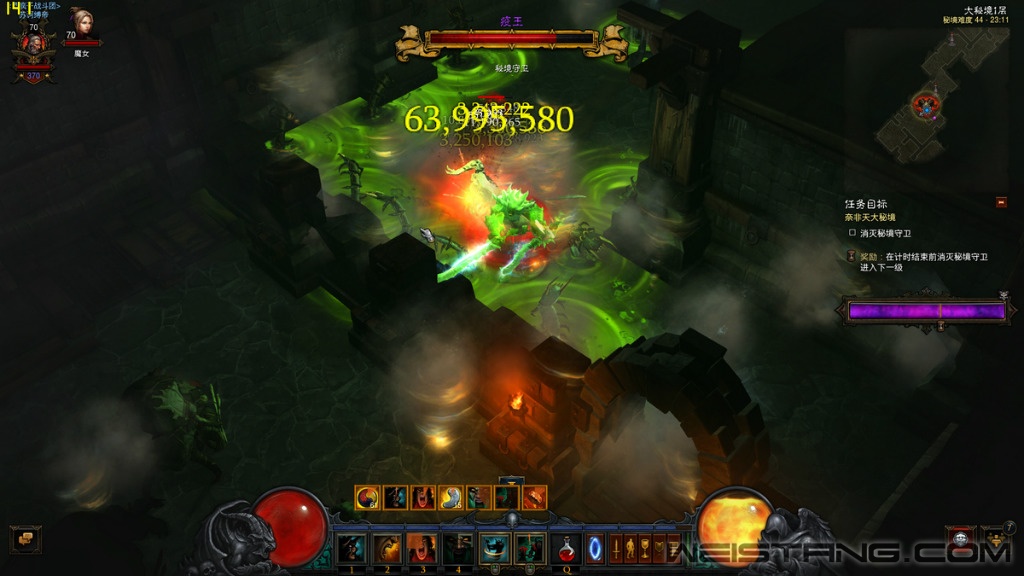Use the whirlwind primary mouse skill
The width and height of the screenshot is (1024, 576).
(495, 548)
